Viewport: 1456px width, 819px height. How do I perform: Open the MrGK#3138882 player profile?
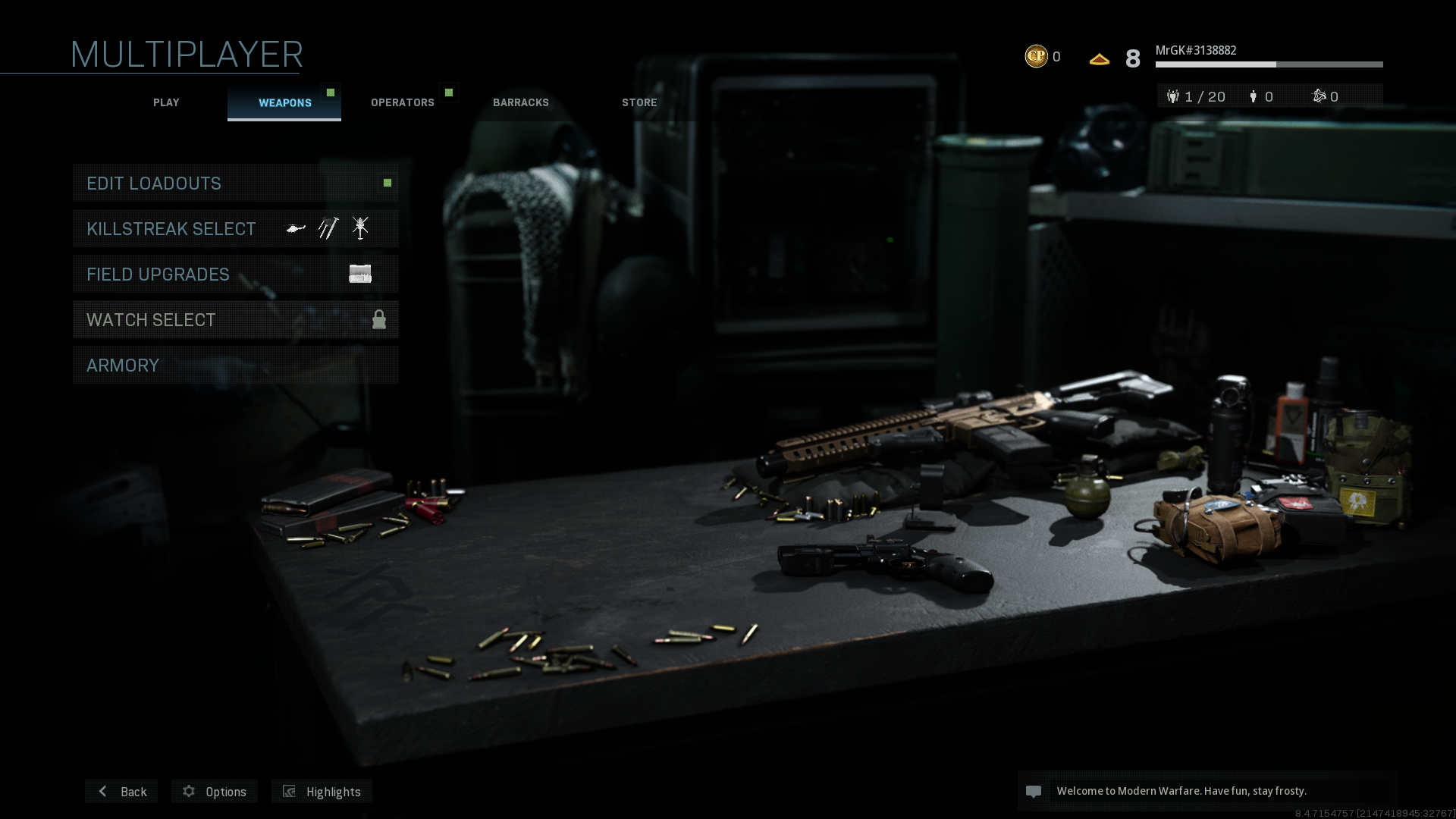point(1195,51)
